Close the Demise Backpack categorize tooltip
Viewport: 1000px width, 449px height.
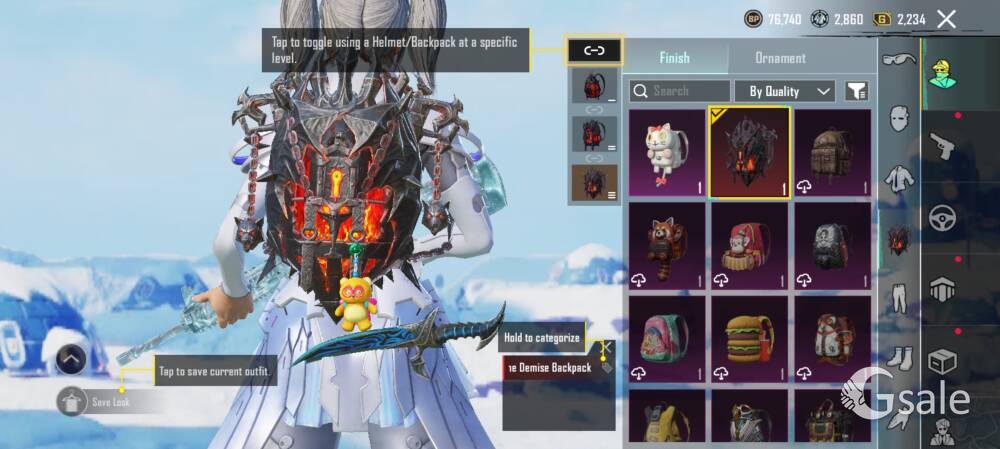[x=607, y=347]
